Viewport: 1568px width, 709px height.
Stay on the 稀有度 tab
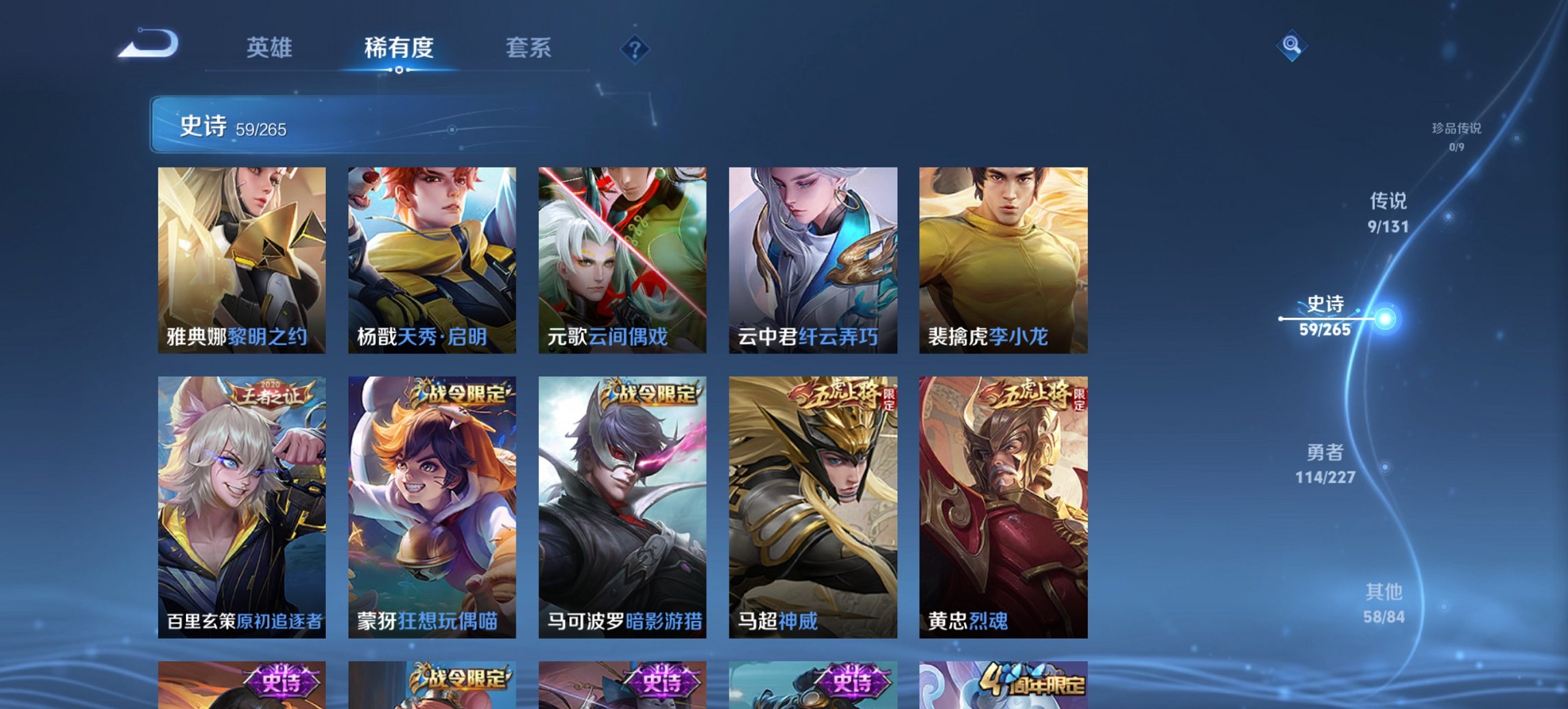(x=399, y=49)
